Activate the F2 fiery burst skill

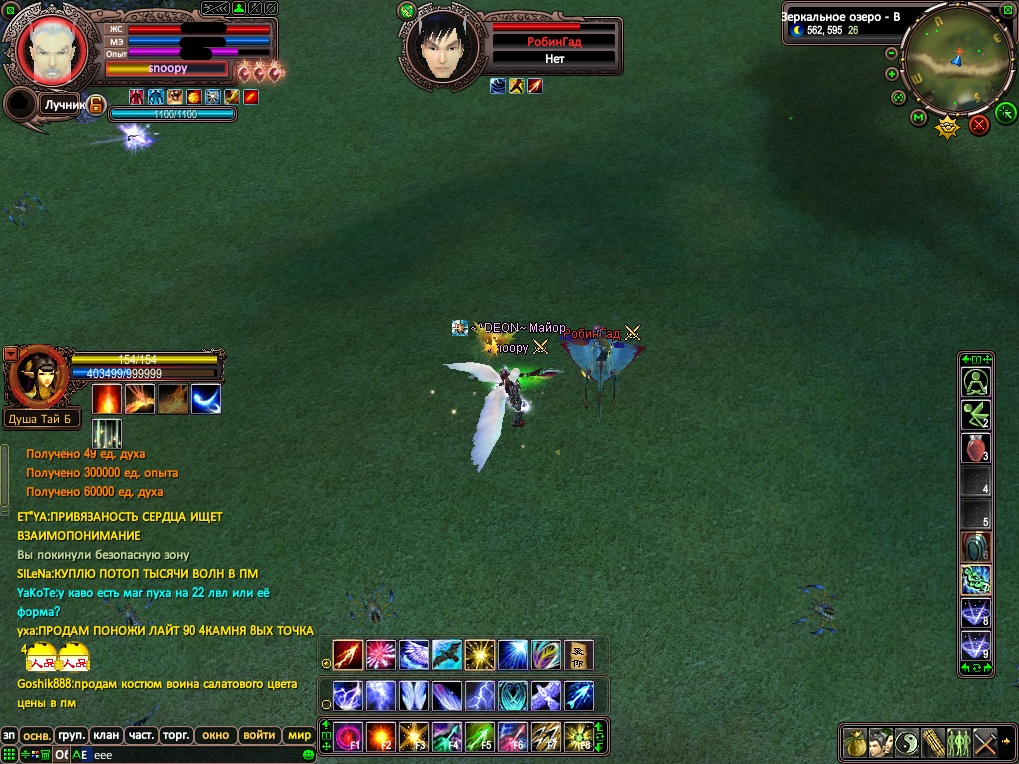[381, 737]
